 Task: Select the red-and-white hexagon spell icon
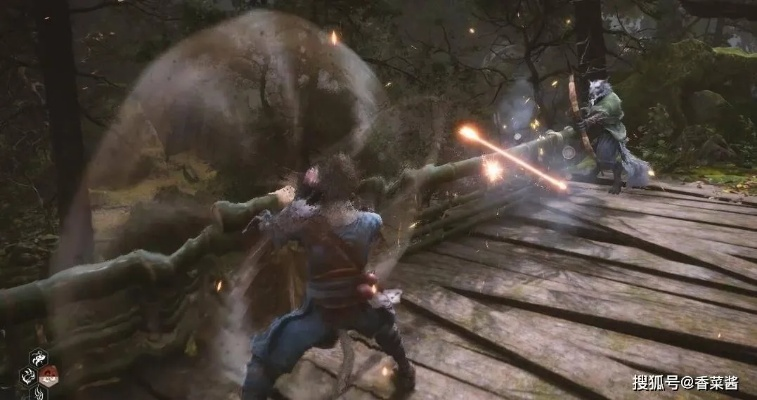[x=48, y=376]
